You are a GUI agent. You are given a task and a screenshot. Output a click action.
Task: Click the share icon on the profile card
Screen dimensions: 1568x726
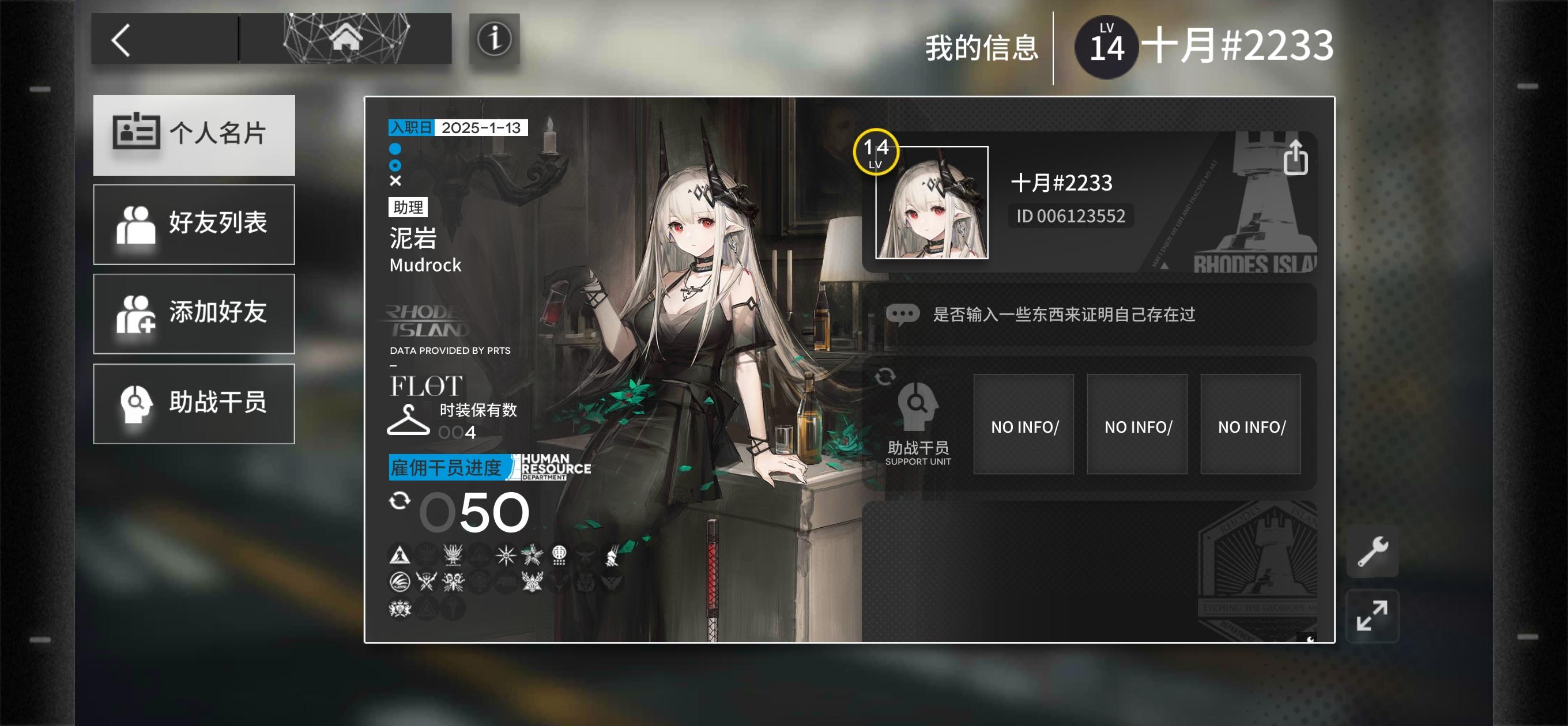point(1297,158)
